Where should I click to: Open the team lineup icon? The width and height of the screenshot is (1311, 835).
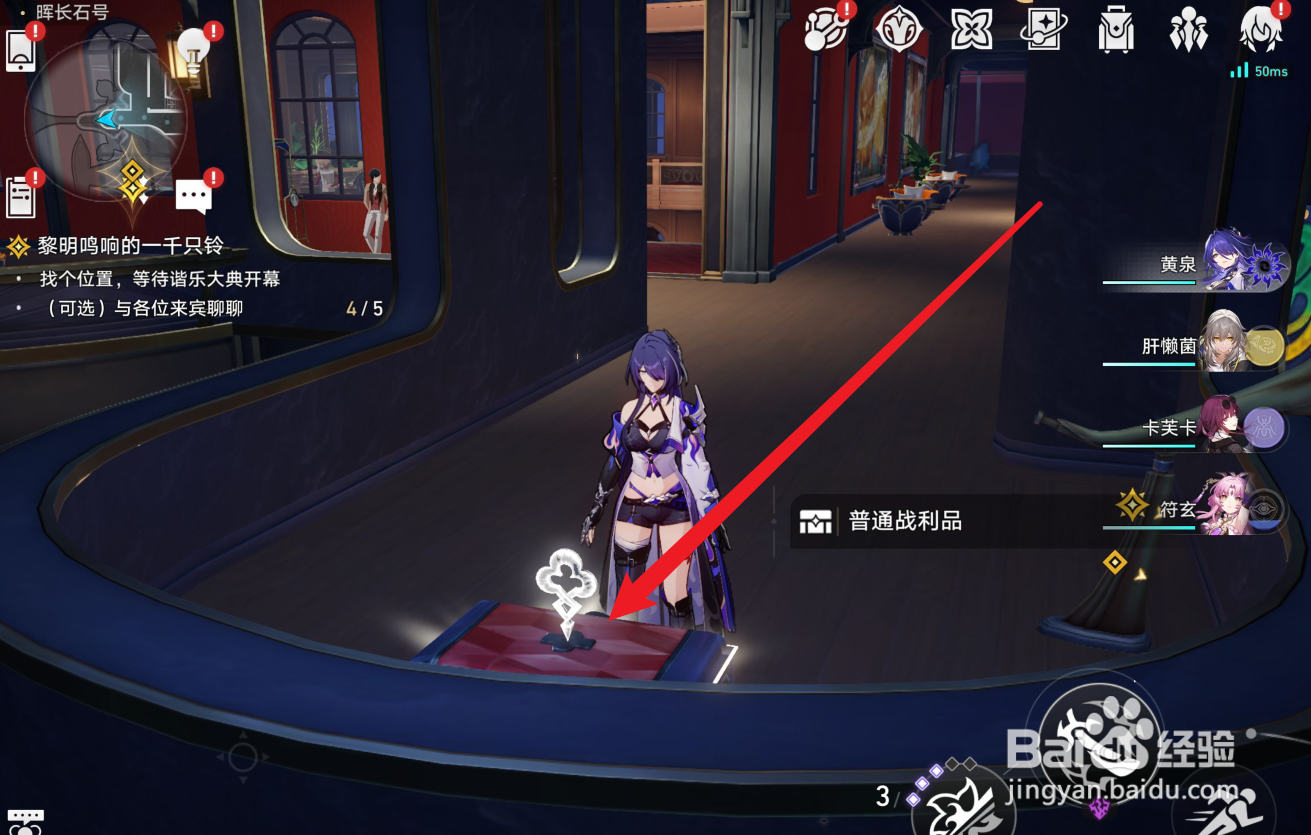pyautogui.click(x=1187, y=30)
